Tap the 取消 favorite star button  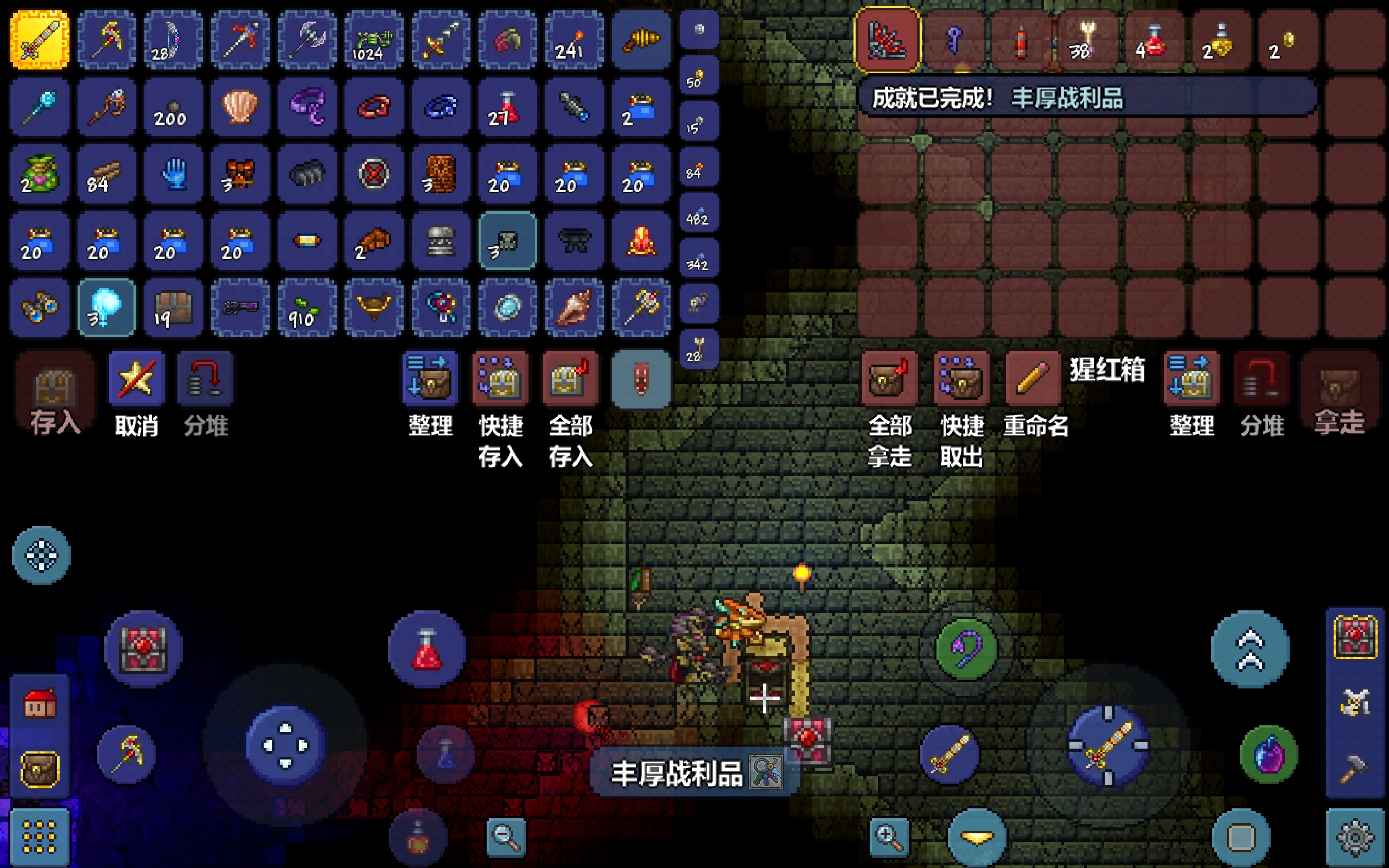(x=136, y=379)
